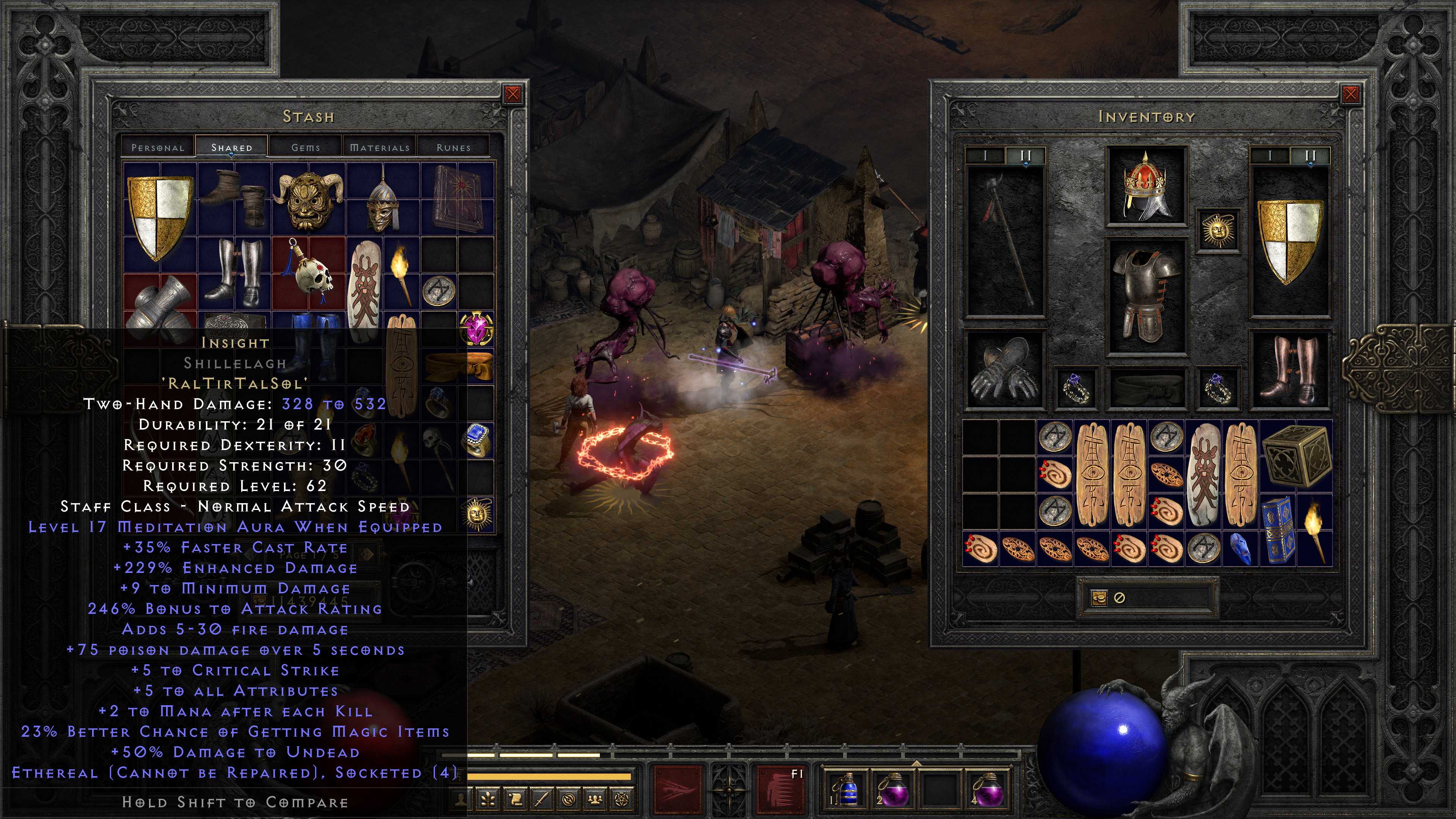This screenshot has height=819, width=1456.
Task: Open the quest scroll mini-menu button
Action: click(x=516, y=799)
